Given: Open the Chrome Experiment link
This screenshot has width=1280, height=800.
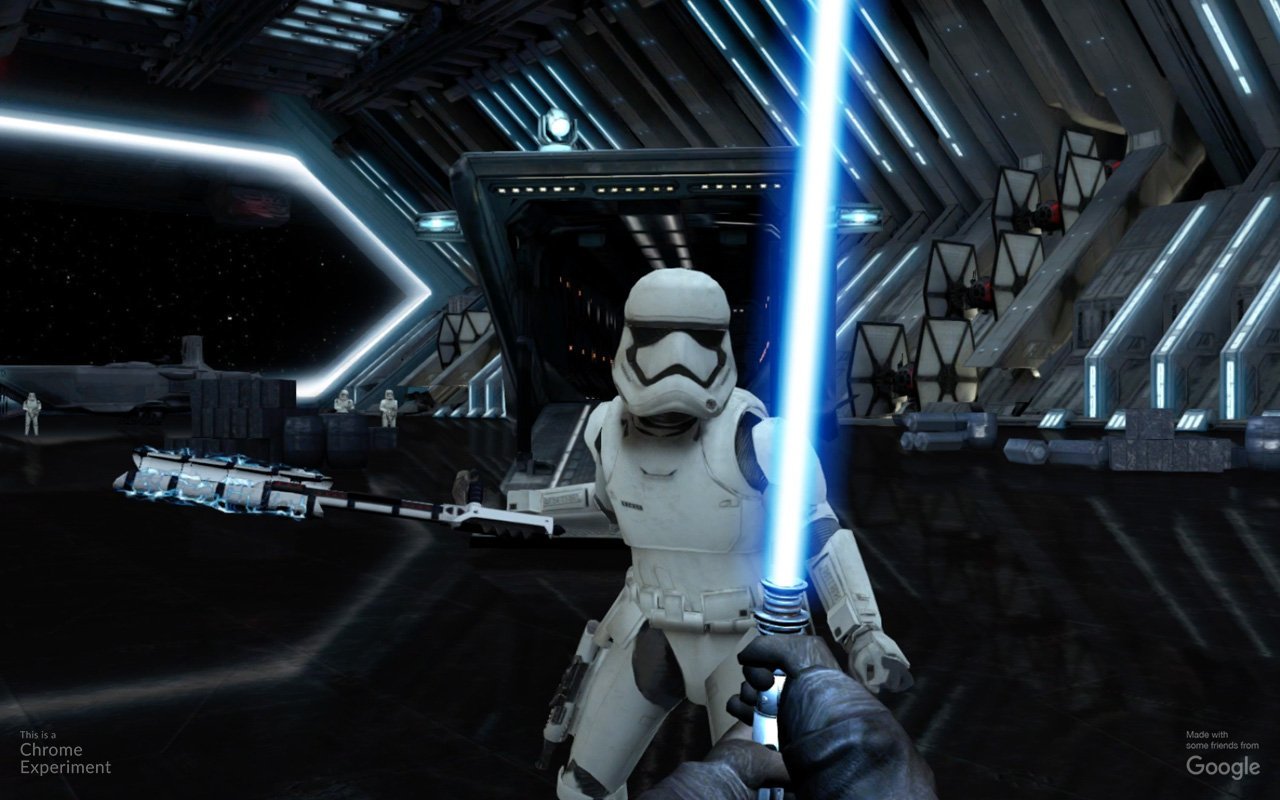Looking at the screenshot, I should [65, 758].
